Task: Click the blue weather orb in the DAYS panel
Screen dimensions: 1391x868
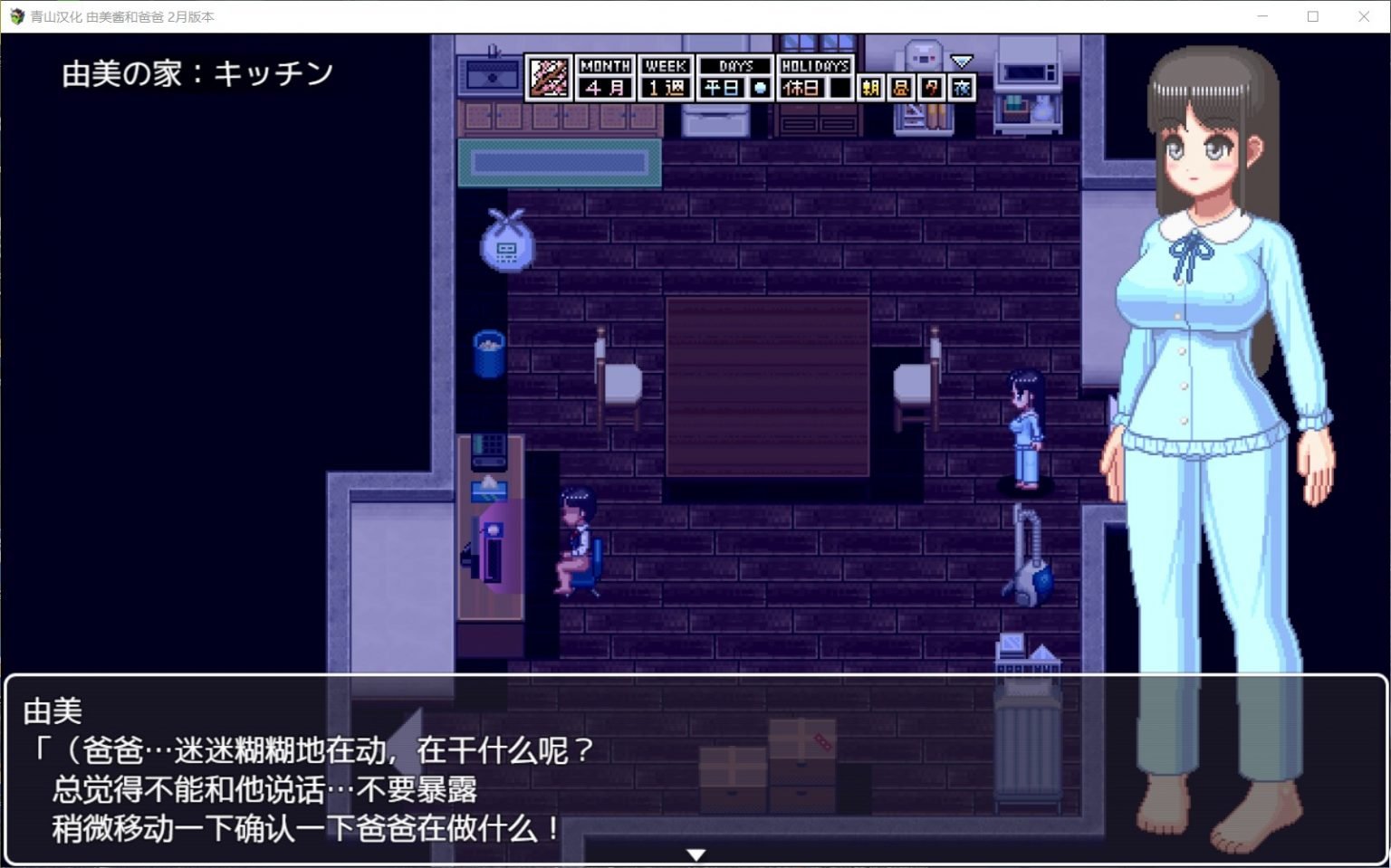Action: (758, 87)
